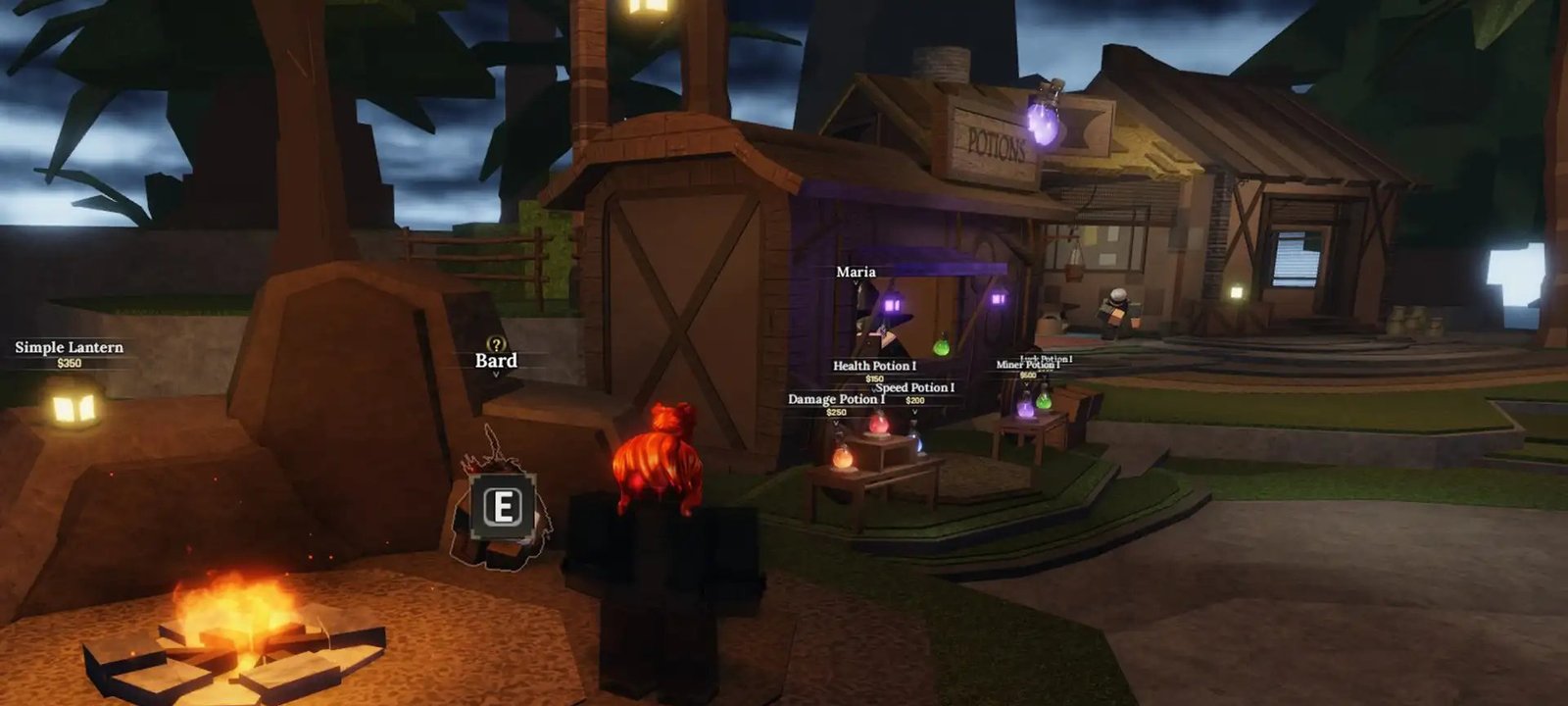Click the orange Damage Potion bottle
The height and width of the screenshot is (706, 1568).
click(x=843, y=459)
